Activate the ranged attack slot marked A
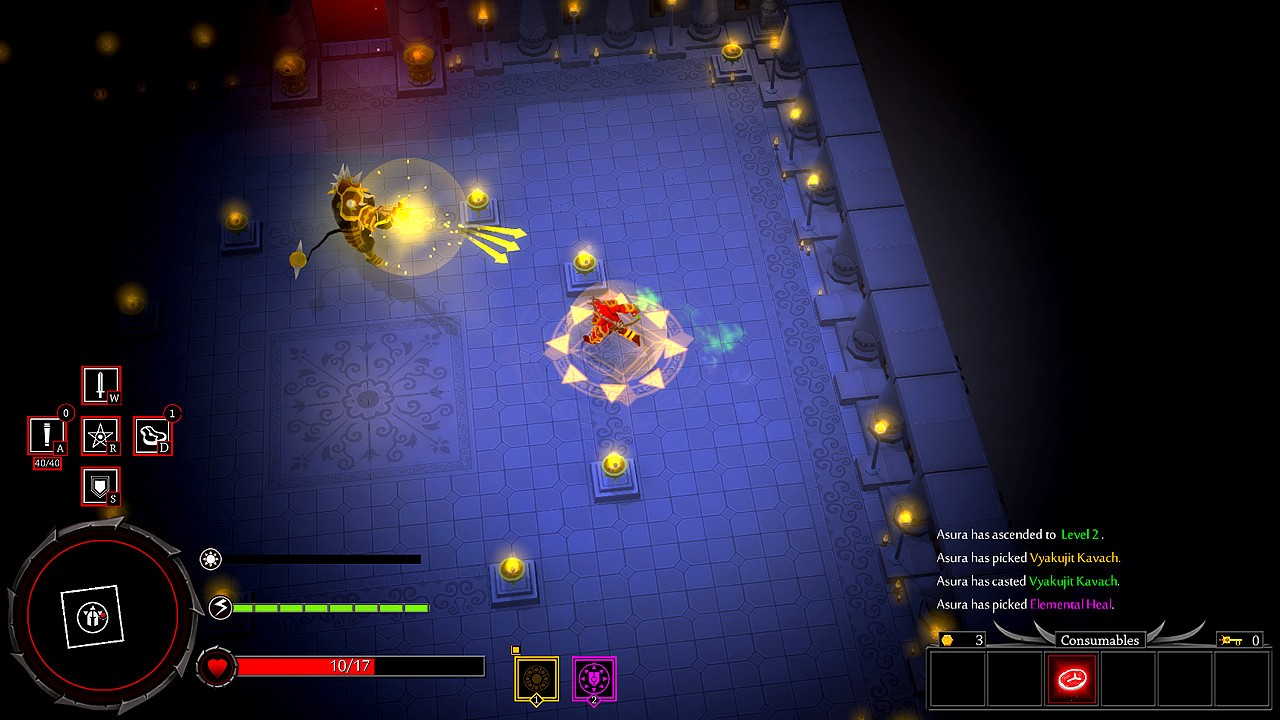1280x720 pixels. click(46, 436)
